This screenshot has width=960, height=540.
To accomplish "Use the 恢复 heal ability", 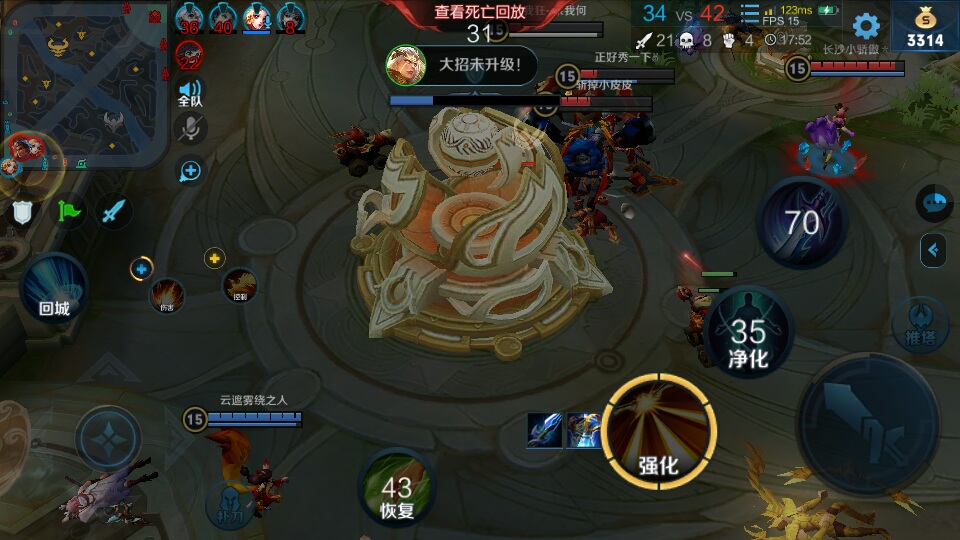I will pos(396,487).
